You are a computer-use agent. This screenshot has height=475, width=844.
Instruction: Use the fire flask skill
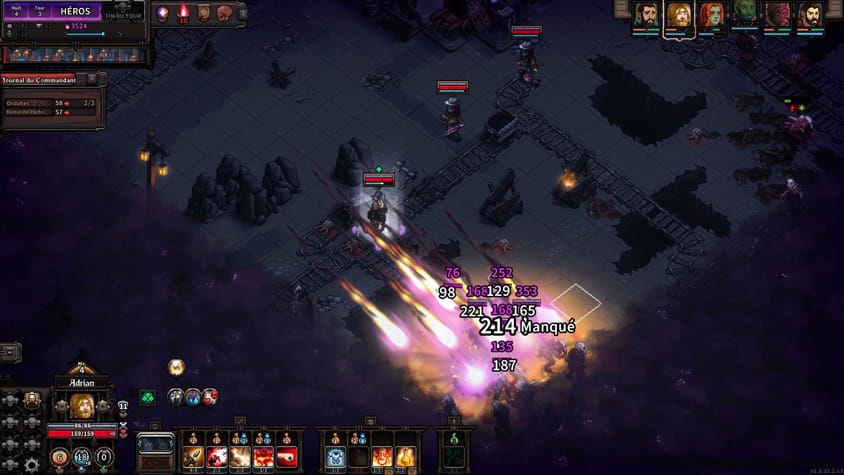click(x=383, y=458)
